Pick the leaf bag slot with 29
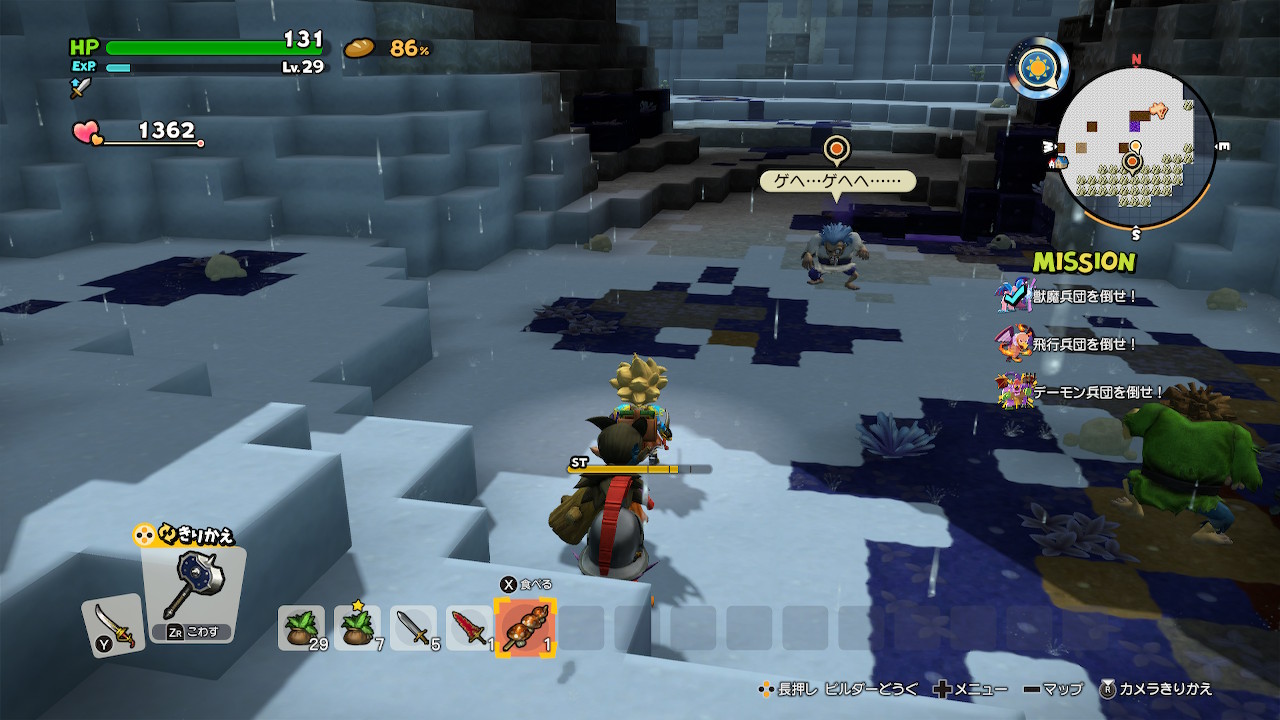1280x720 pixels. pyautogui.click(x=301, y=627)
